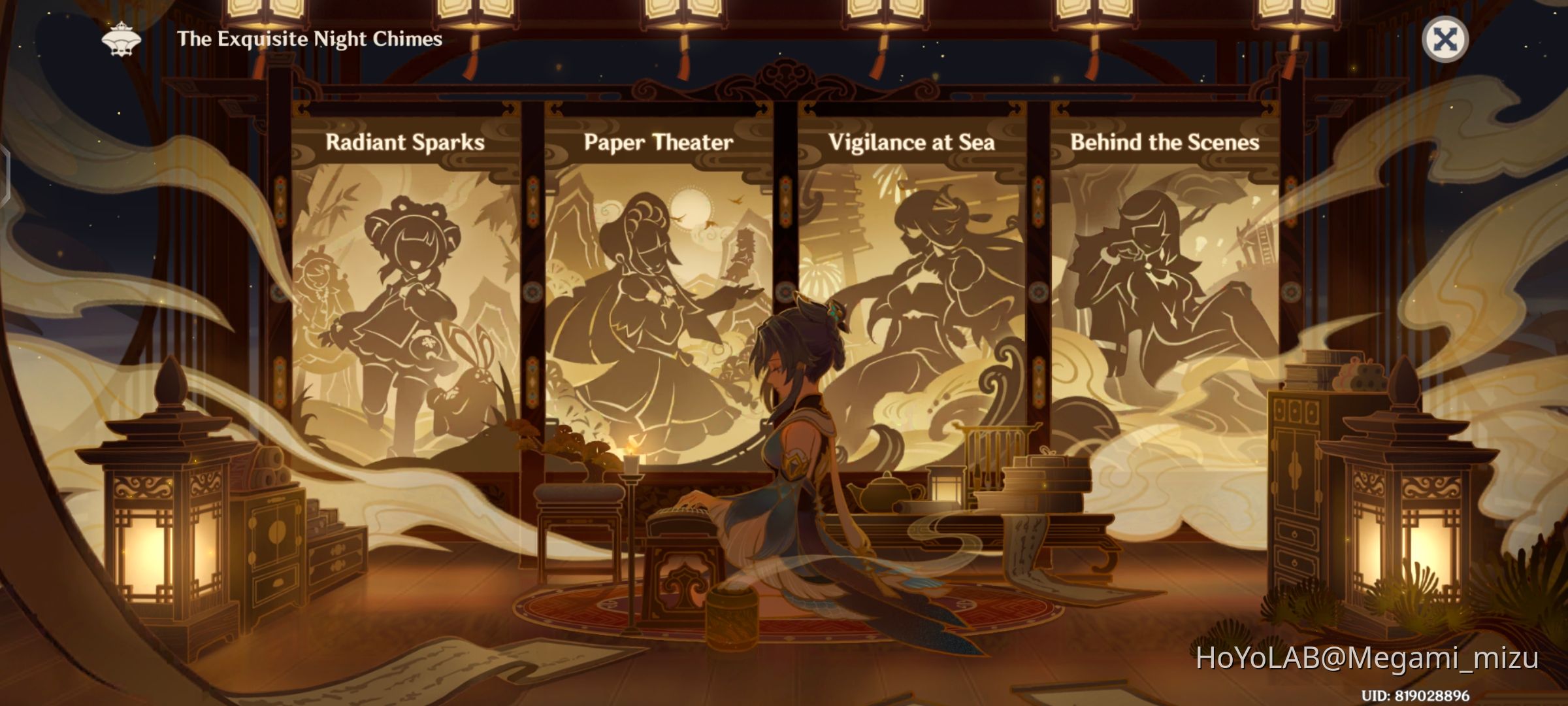Click the Radiant Sparks title banner
Image resolution: width=1568 pixels, height=706 pixels.
[x=406, y=144]
